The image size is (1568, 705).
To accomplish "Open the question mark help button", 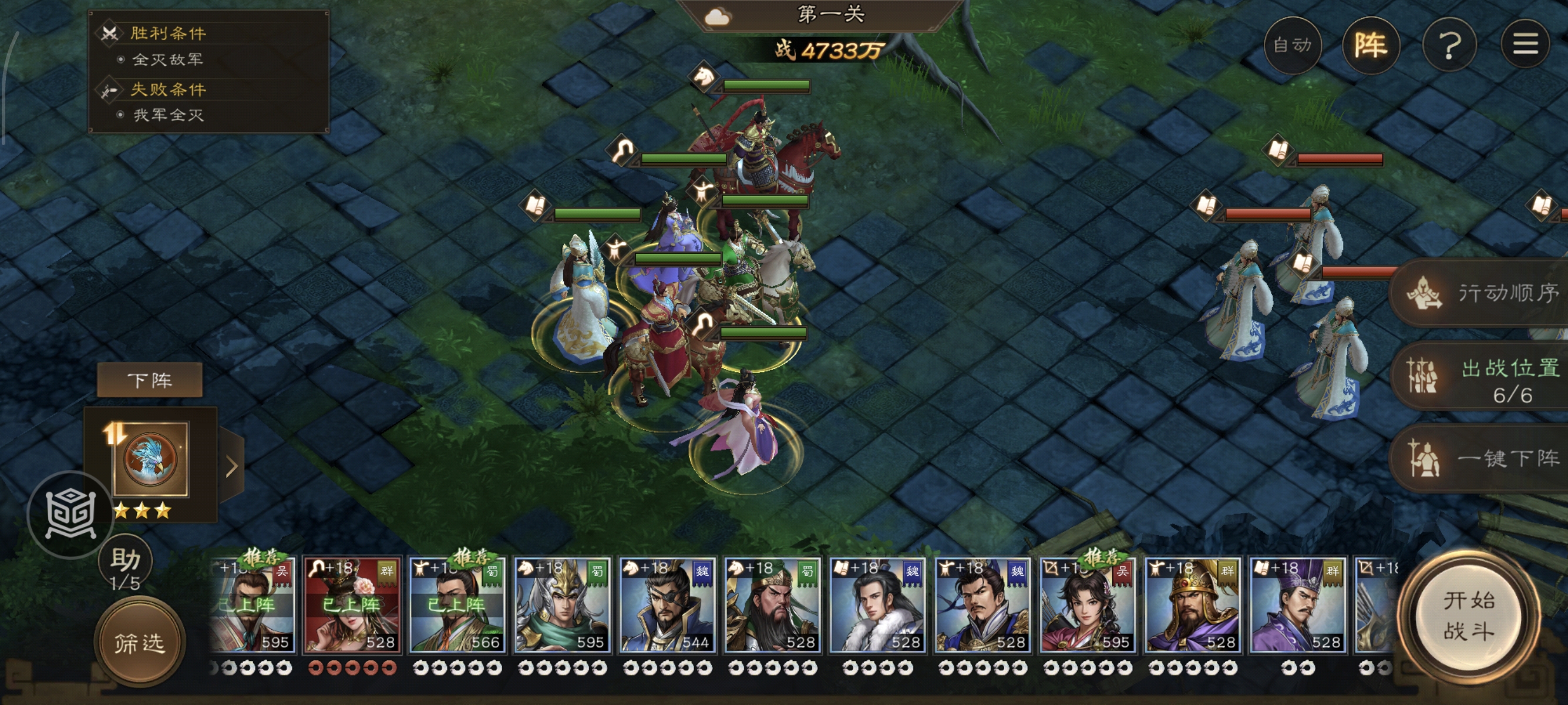I will click(1449, 45).
